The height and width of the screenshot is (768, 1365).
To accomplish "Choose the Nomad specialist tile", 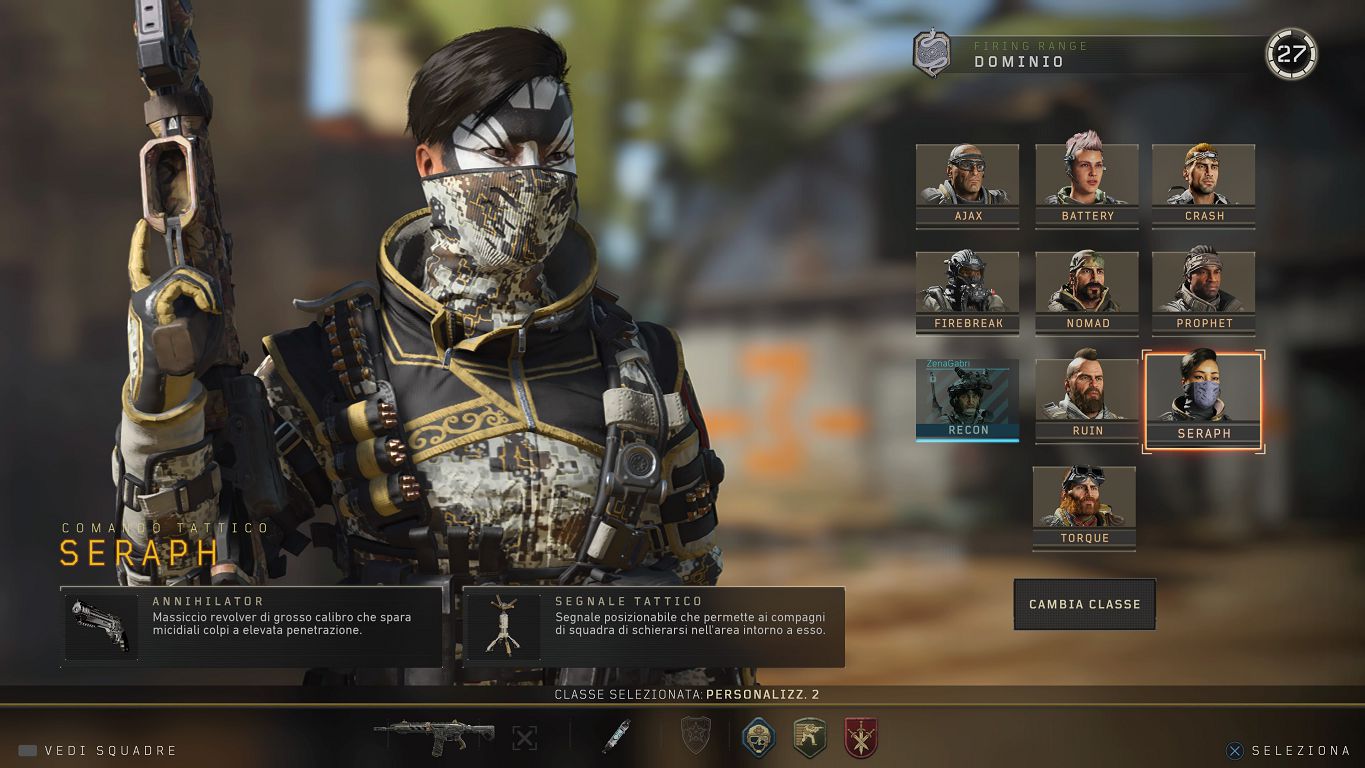I will [1086, 293].
